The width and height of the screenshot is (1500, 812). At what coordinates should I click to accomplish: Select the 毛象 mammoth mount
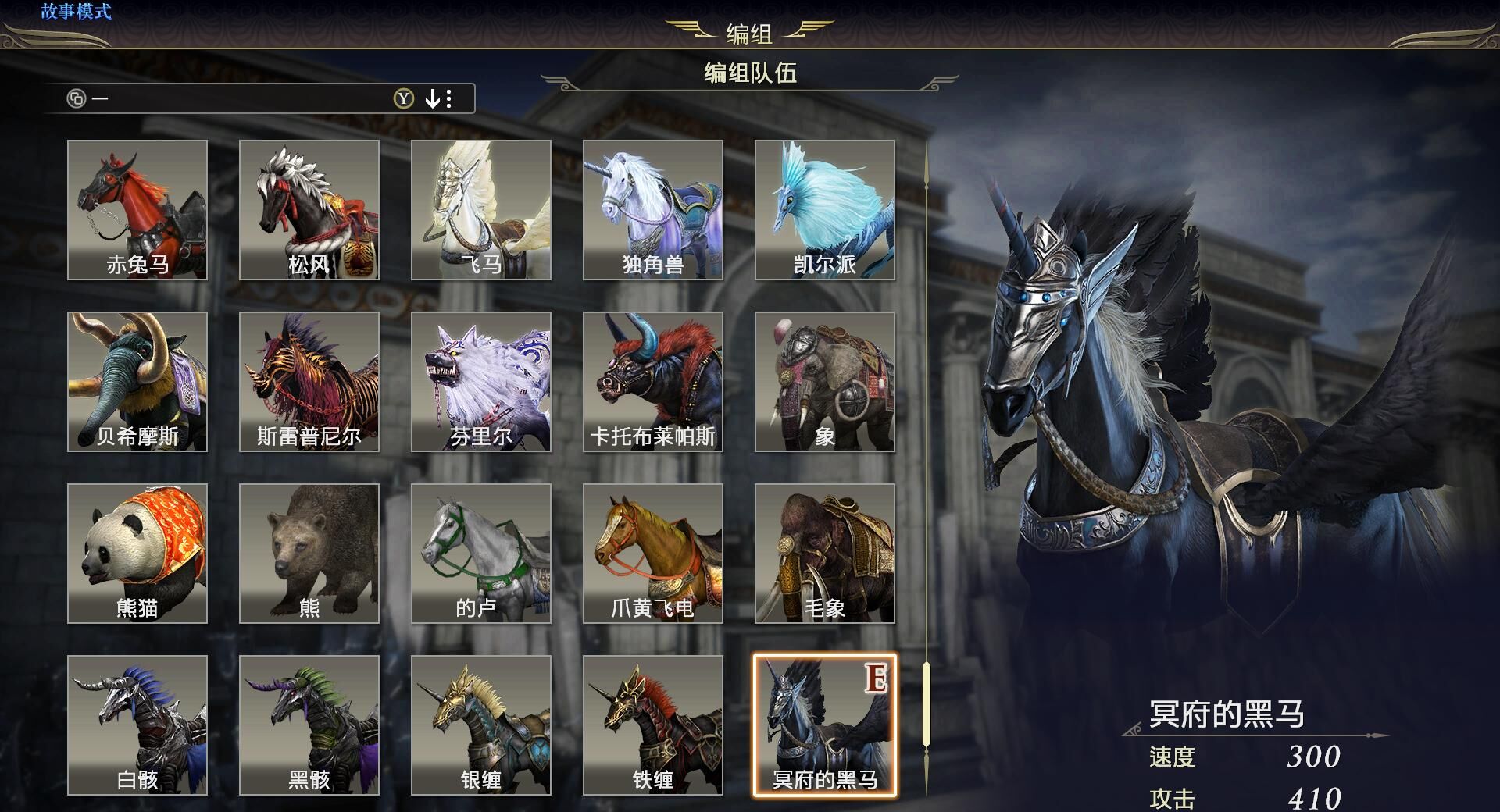(825, 553)
